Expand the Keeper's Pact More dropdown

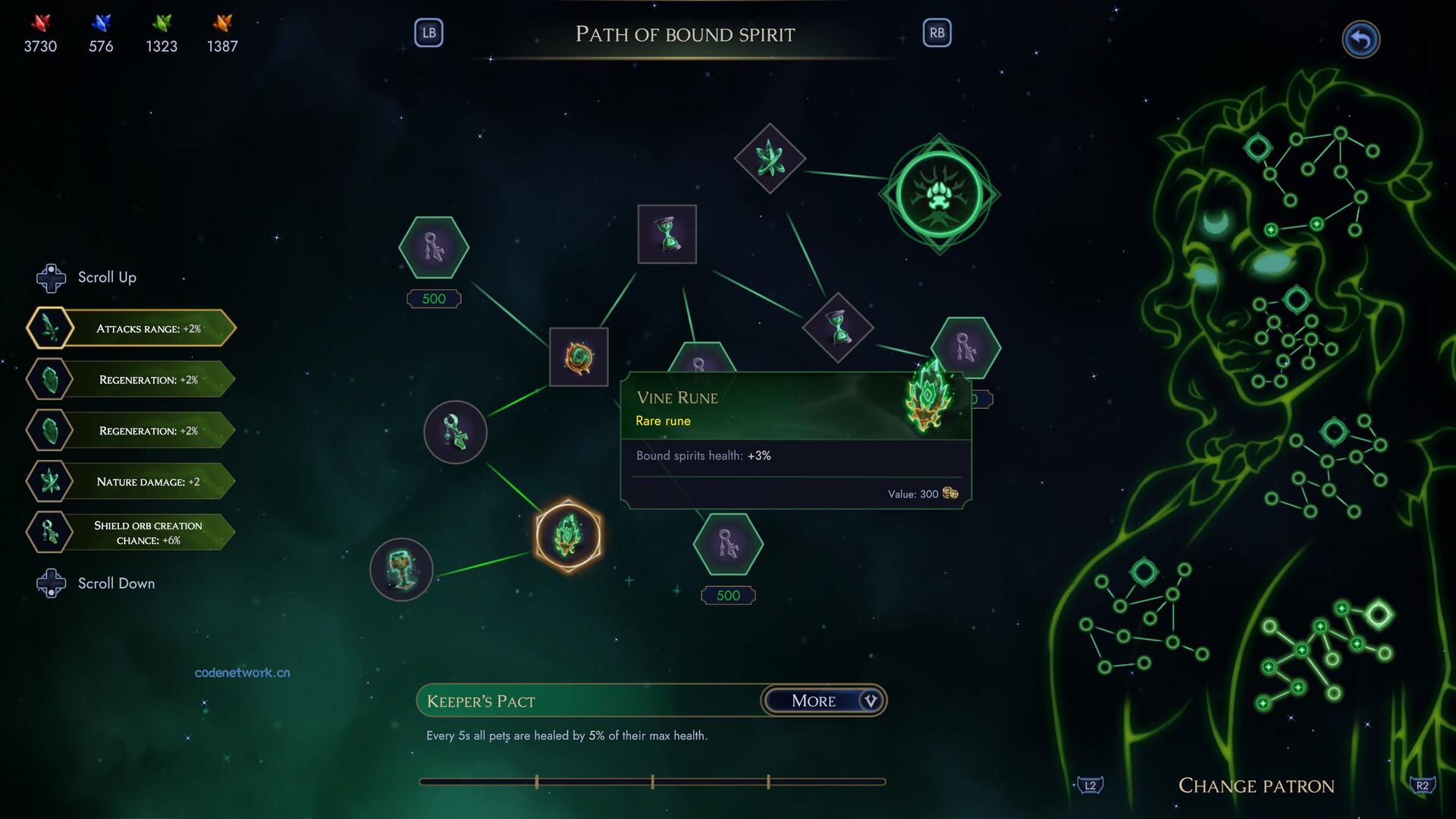[x=824, y=701]
